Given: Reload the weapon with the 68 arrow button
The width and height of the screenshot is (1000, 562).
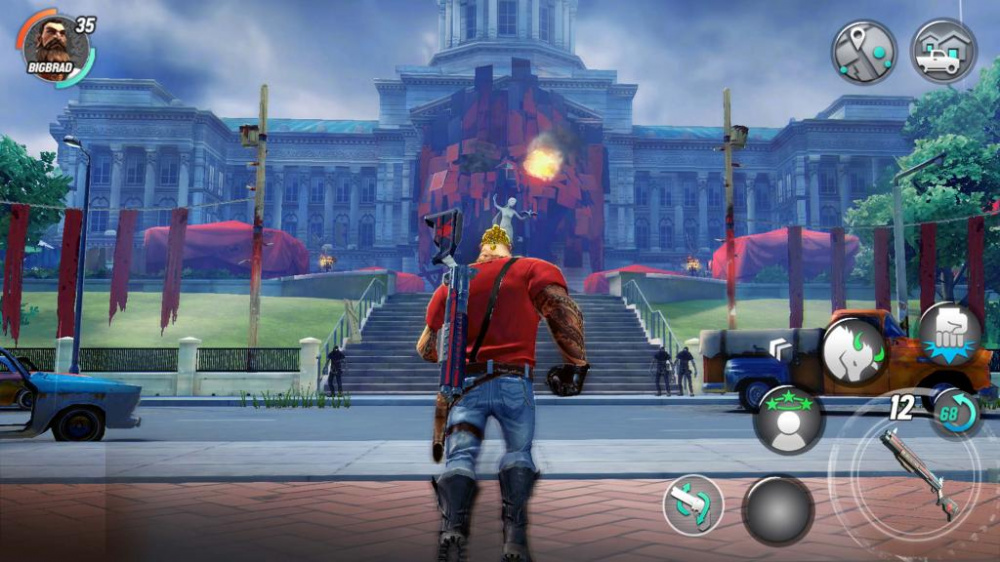Looking at the screenshot, I should coord(955,413).
